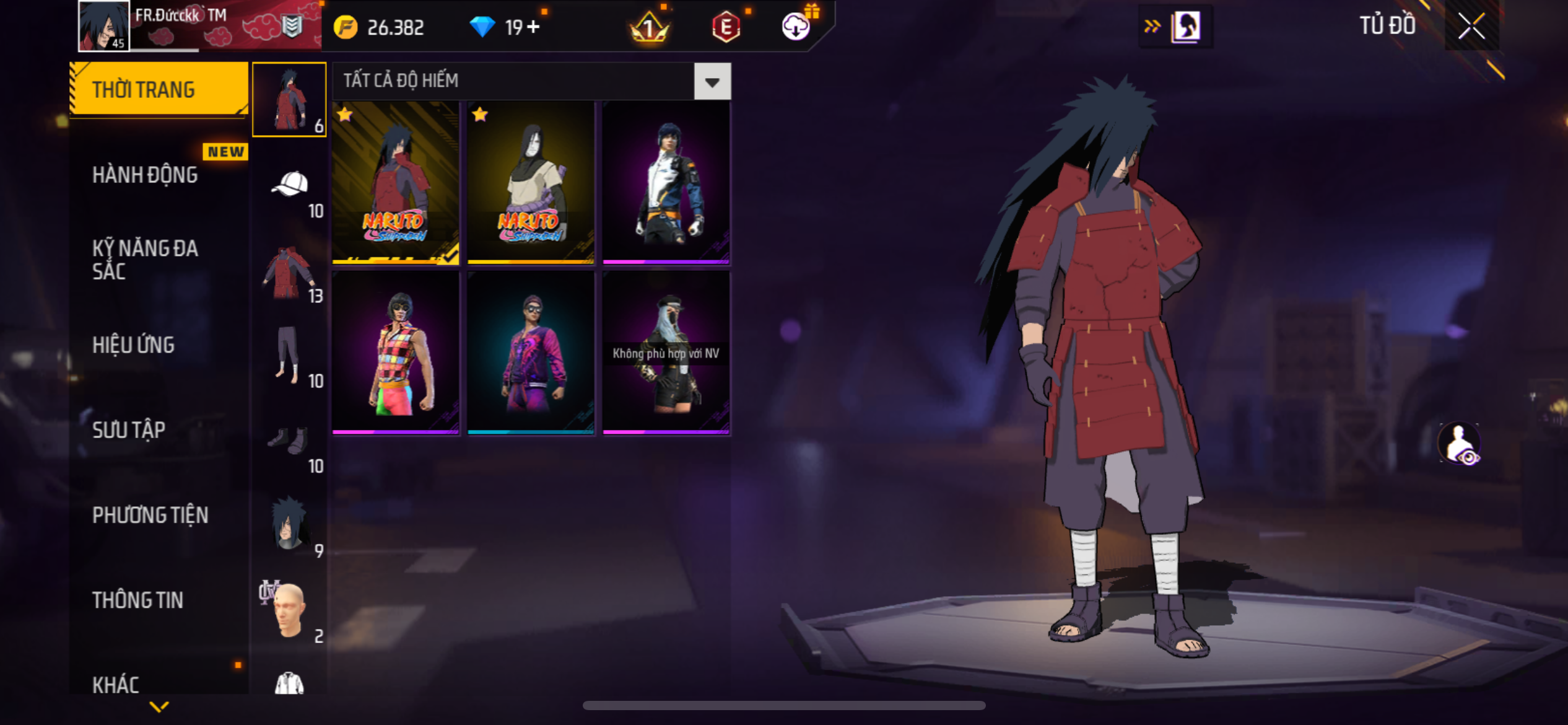Pick the colorful checkered vest outfit
The image size is (1568, 725).
(x=396, y=353)
